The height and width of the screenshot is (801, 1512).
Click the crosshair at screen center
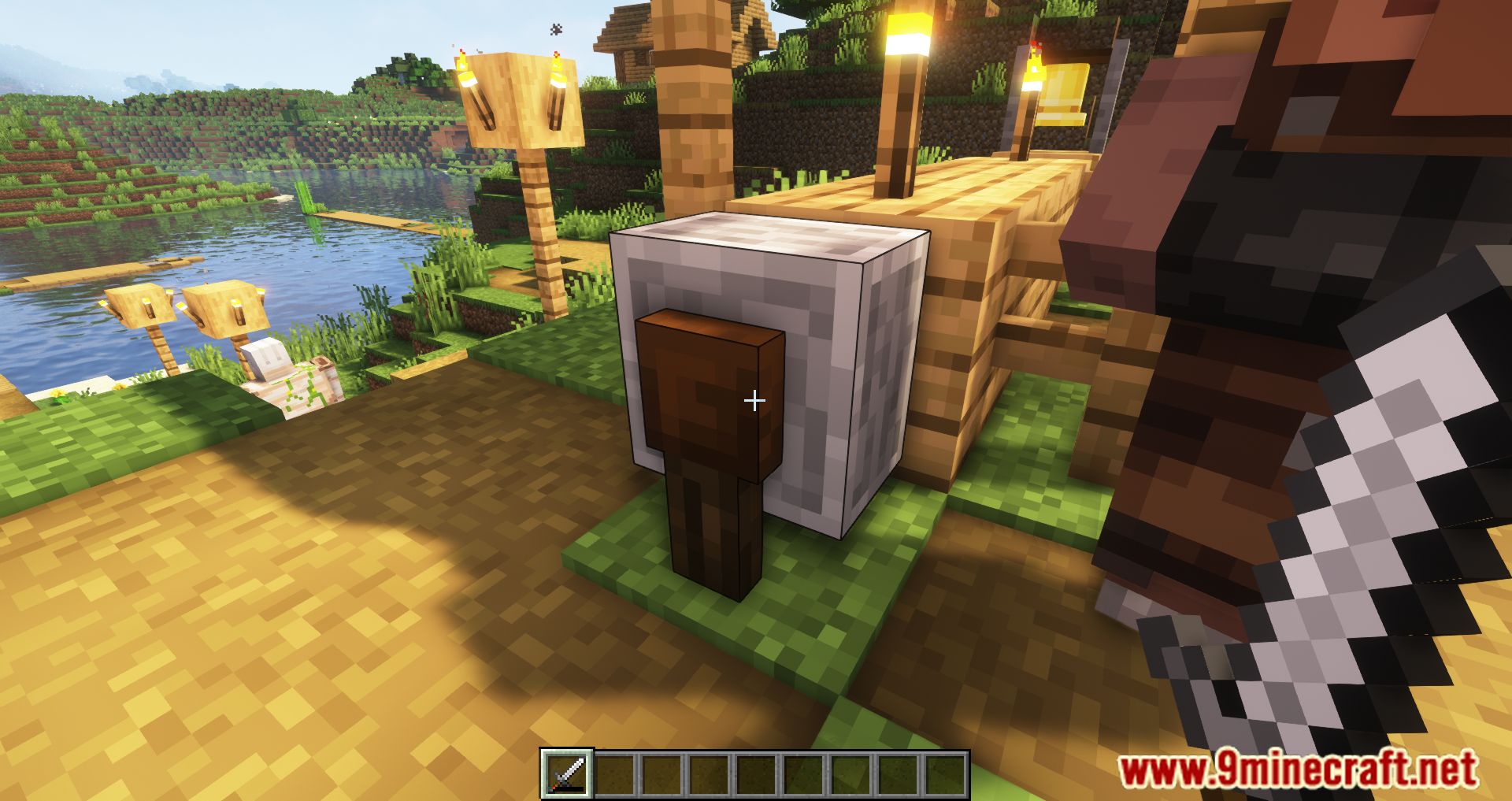coord(754,400)
